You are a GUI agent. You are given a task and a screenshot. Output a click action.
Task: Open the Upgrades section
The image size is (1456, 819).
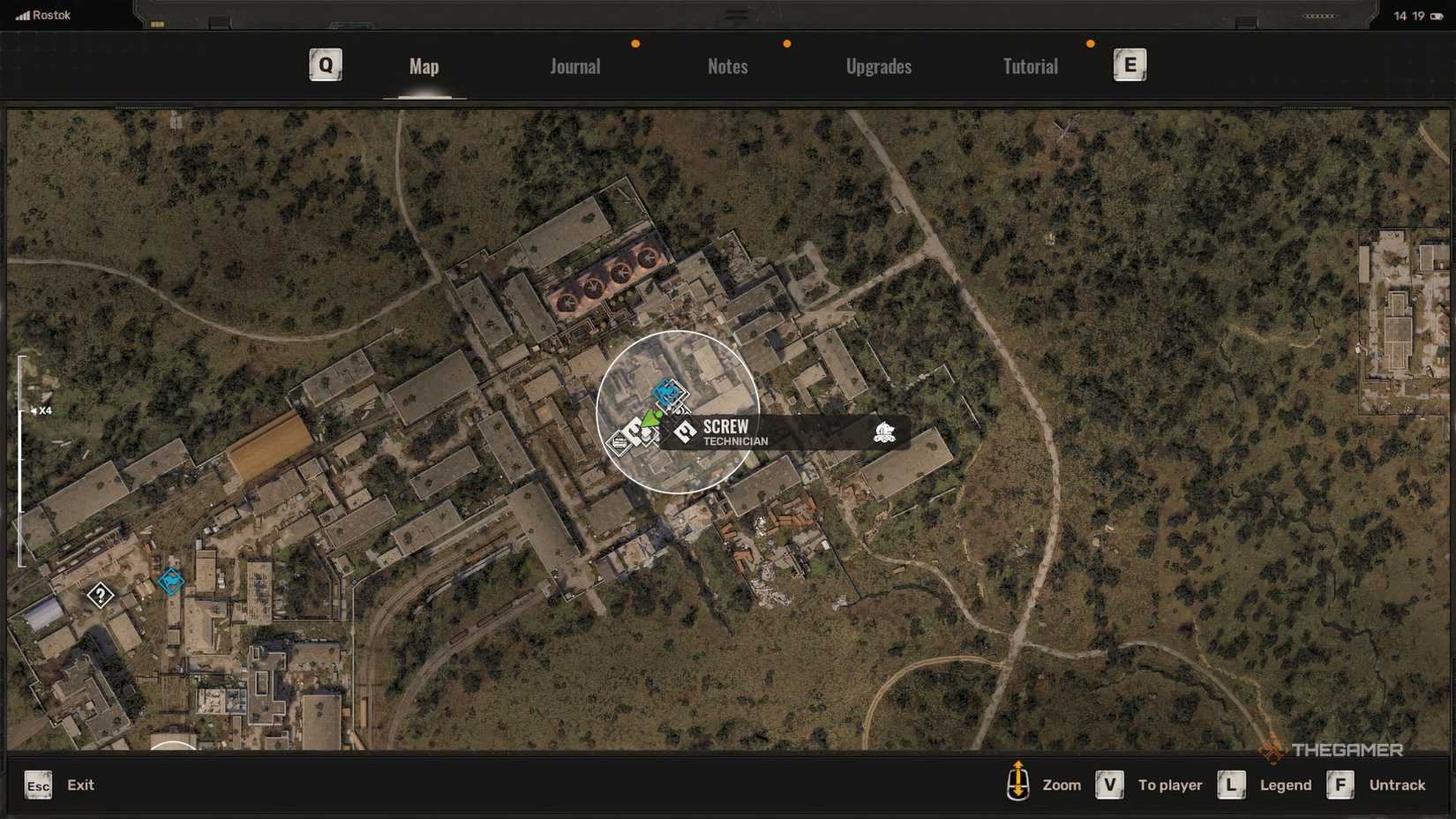(879, 66)
